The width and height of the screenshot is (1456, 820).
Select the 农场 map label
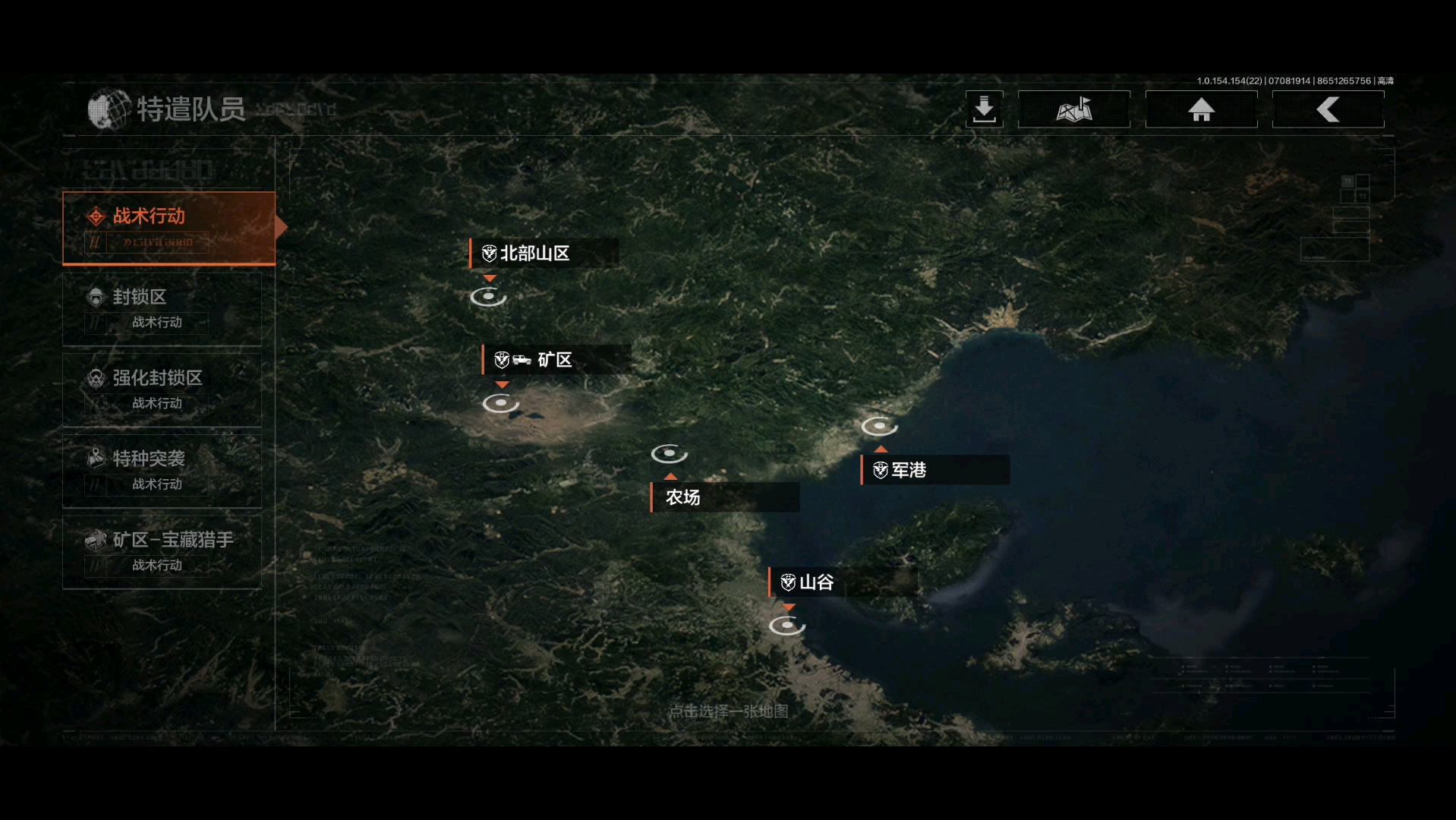[724, 497]
